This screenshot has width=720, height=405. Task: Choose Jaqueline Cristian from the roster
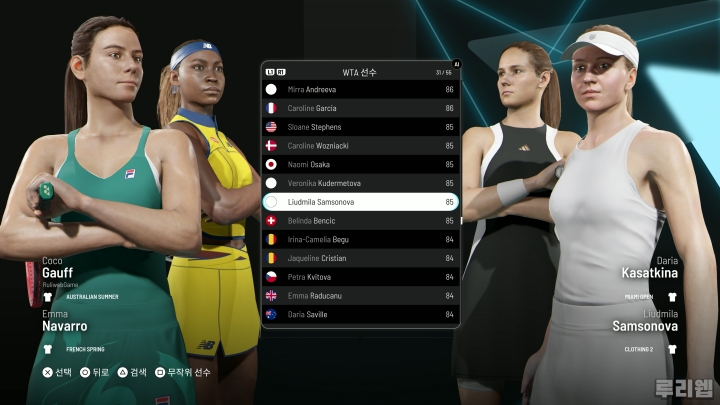[360, 258]
